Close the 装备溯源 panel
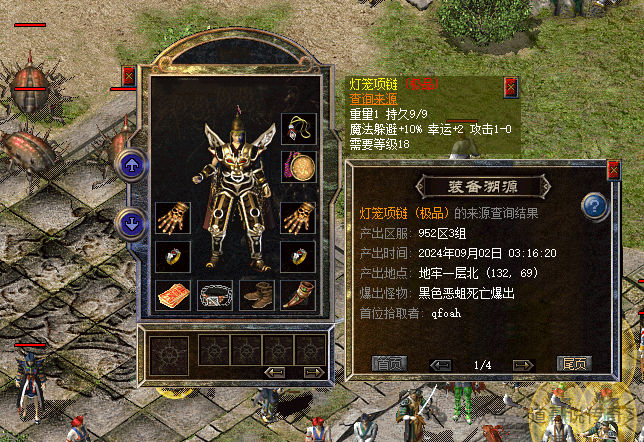 (x=613, y=171)
